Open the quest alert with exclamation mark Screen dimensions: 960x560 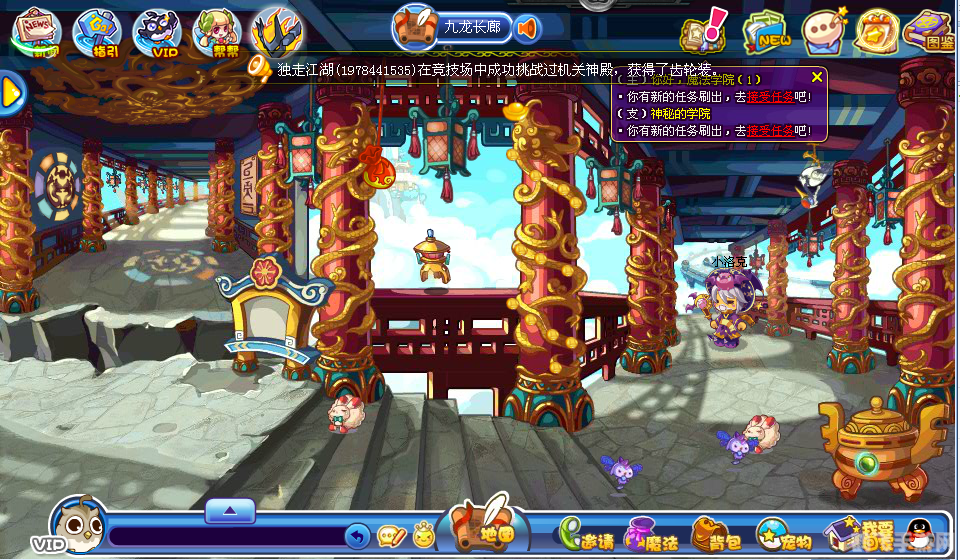pyautogui.click(x=701, y=31)
